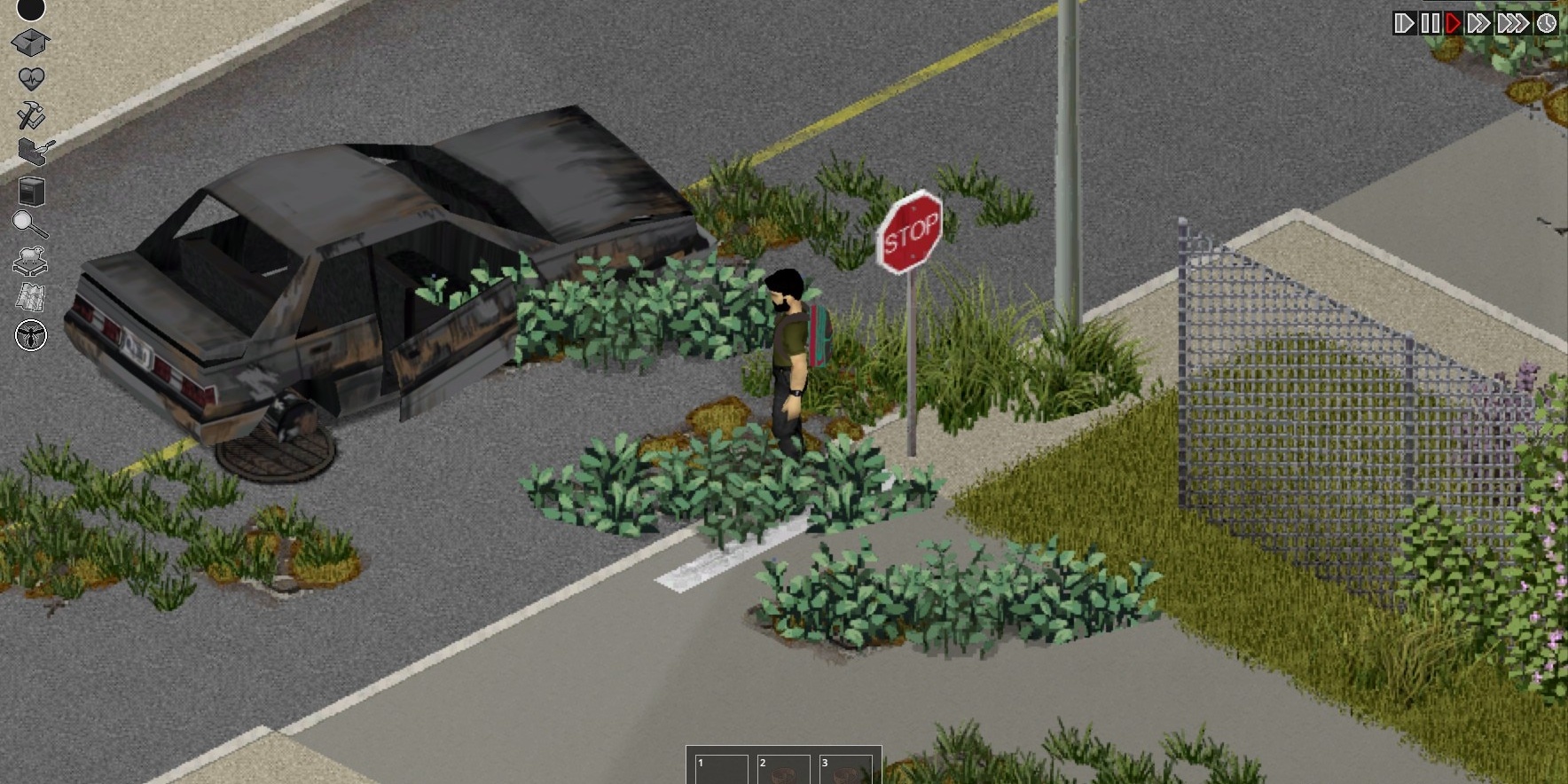Image resolution: width=1568 pixels, height=784 pixels.
Task: Open the building panel trowel icon
Action: 28,149
